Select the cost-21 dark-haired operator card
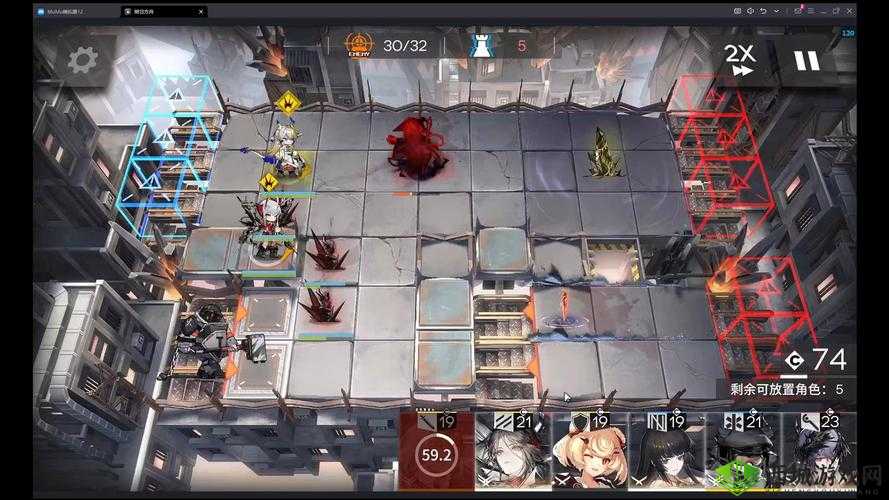Viewport: 889px width, 500px height. pyautogui.click(x=511, y=453)
